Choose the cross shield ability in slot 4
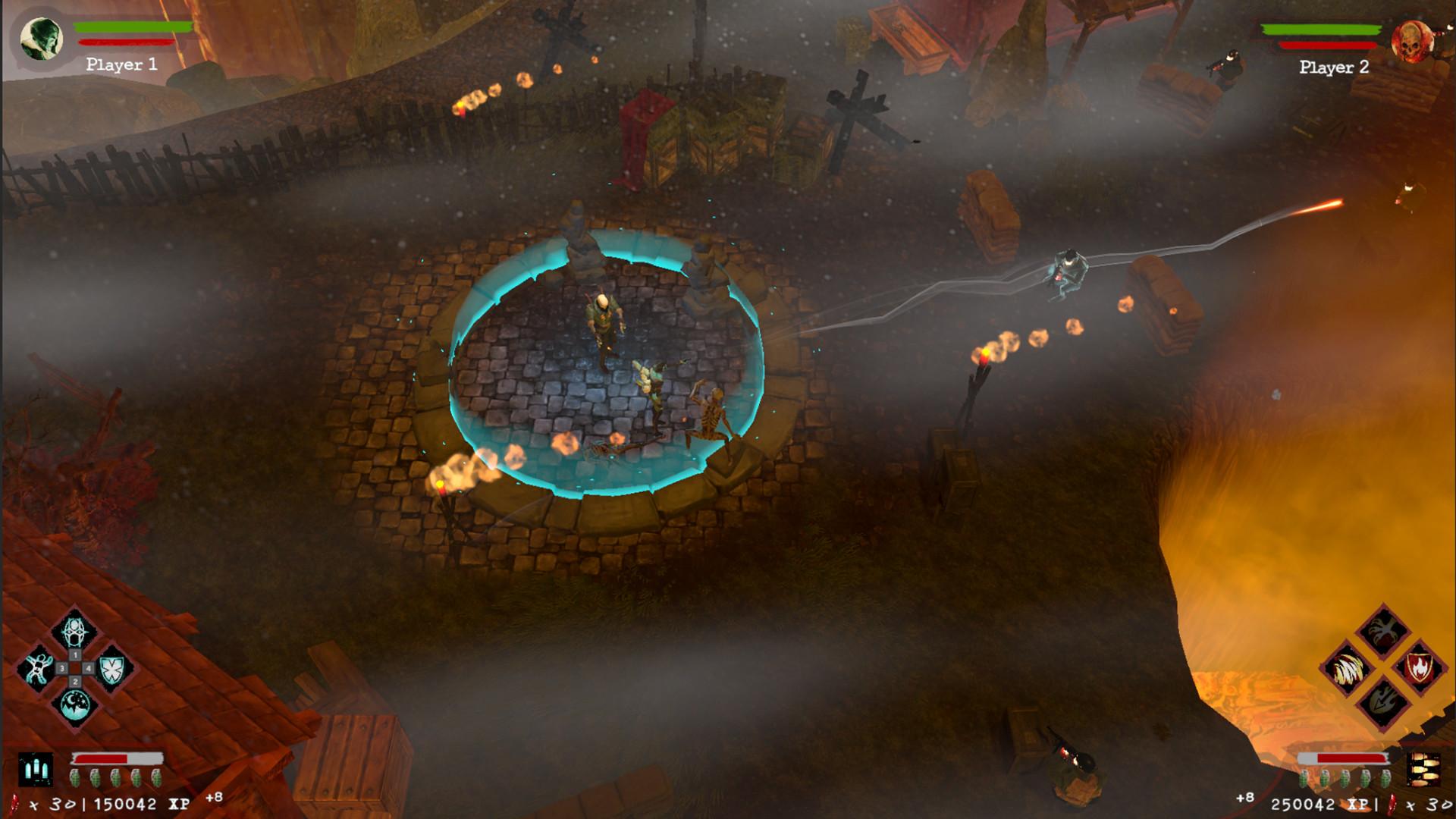The image size is (1456, 819). (111, 670)
